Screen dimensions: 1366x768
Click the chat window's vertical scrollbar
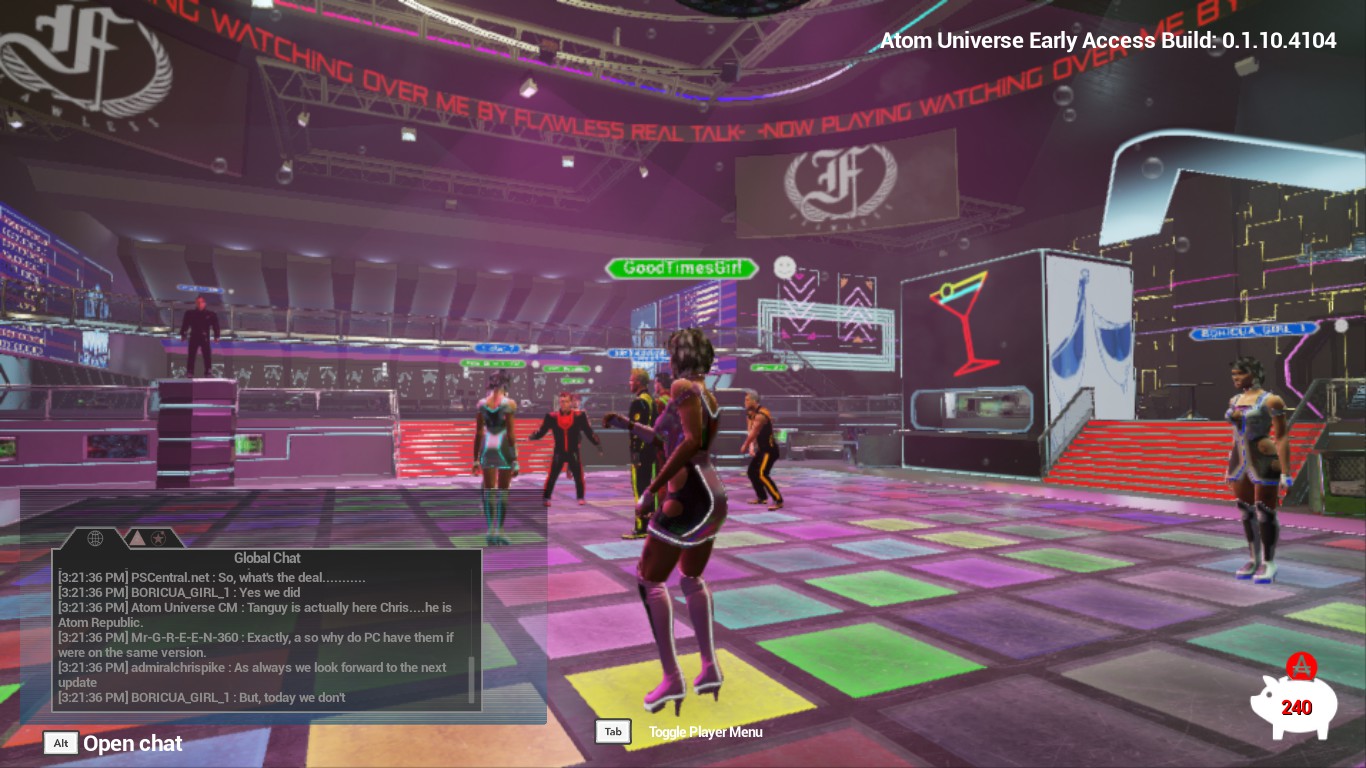pos(472,680)
